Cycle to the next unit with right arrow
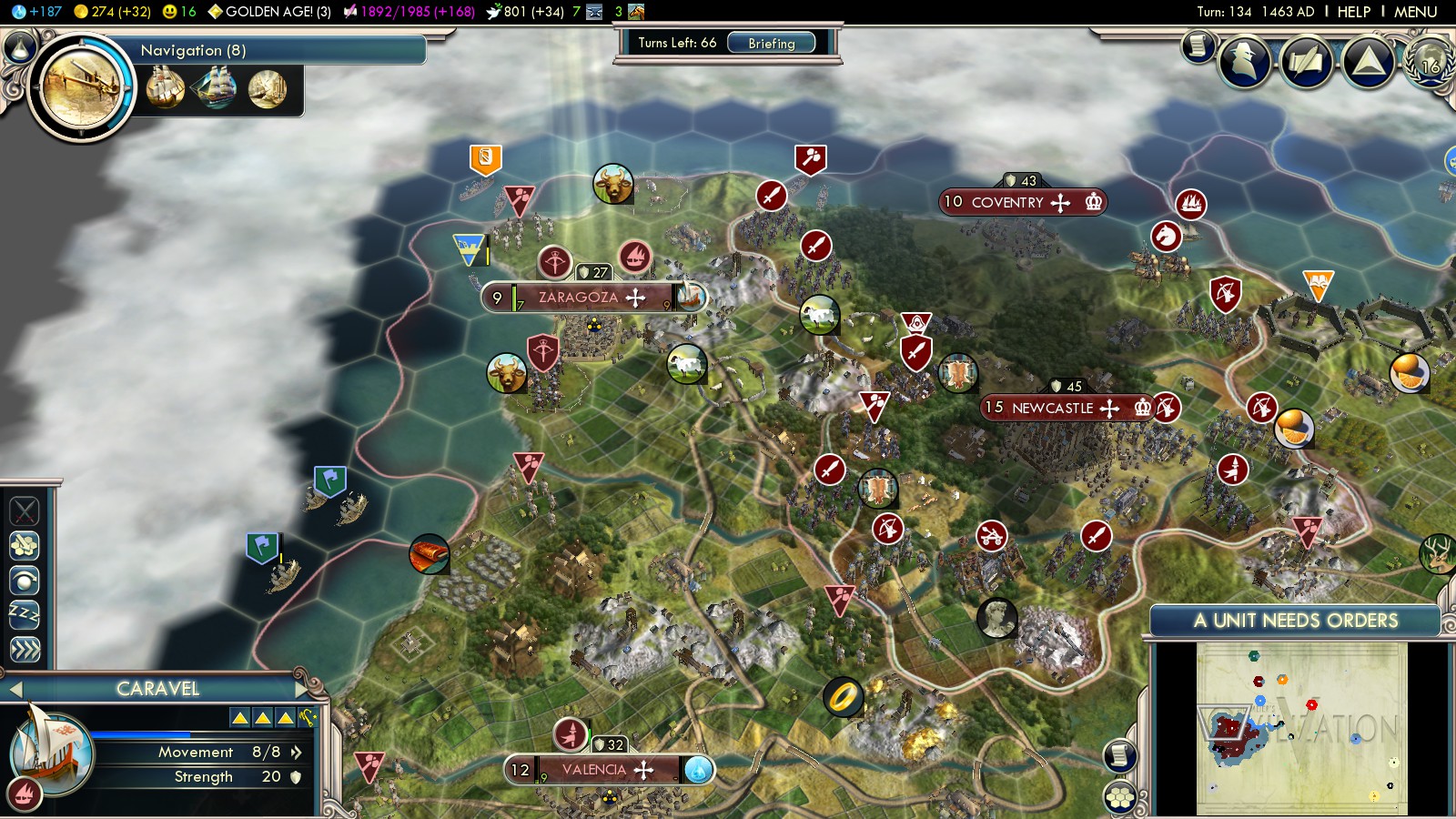Viewport: 1456px width, 819px height. coord(301,689)
